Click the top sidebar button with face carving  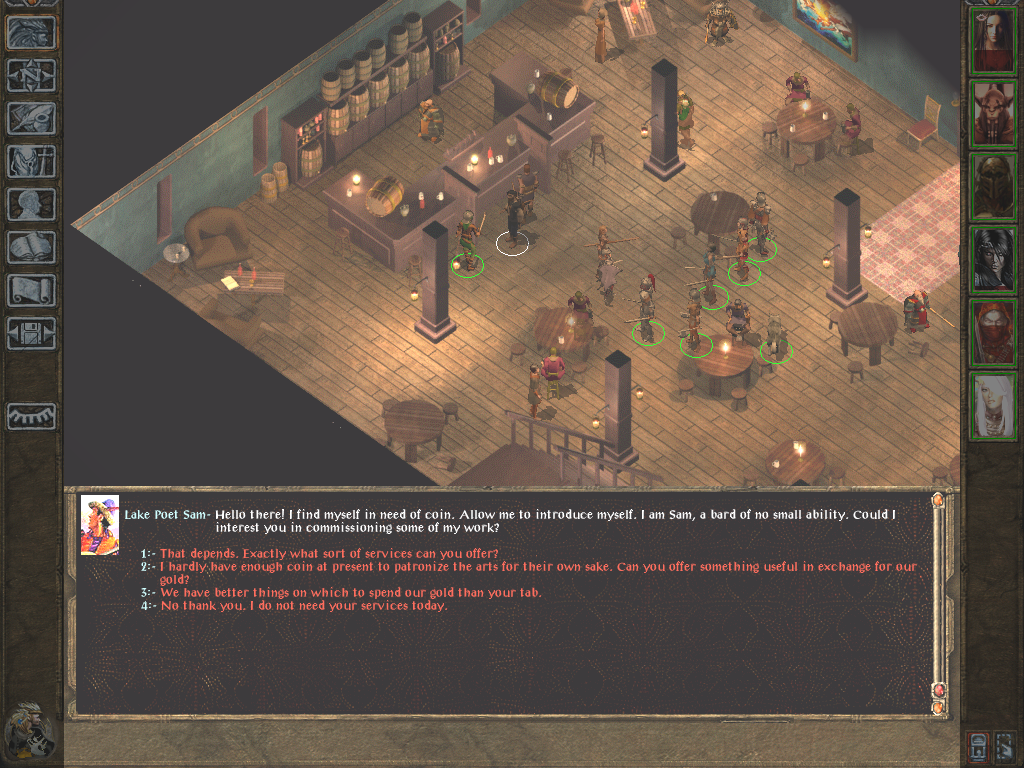click(x=31, y=33)
